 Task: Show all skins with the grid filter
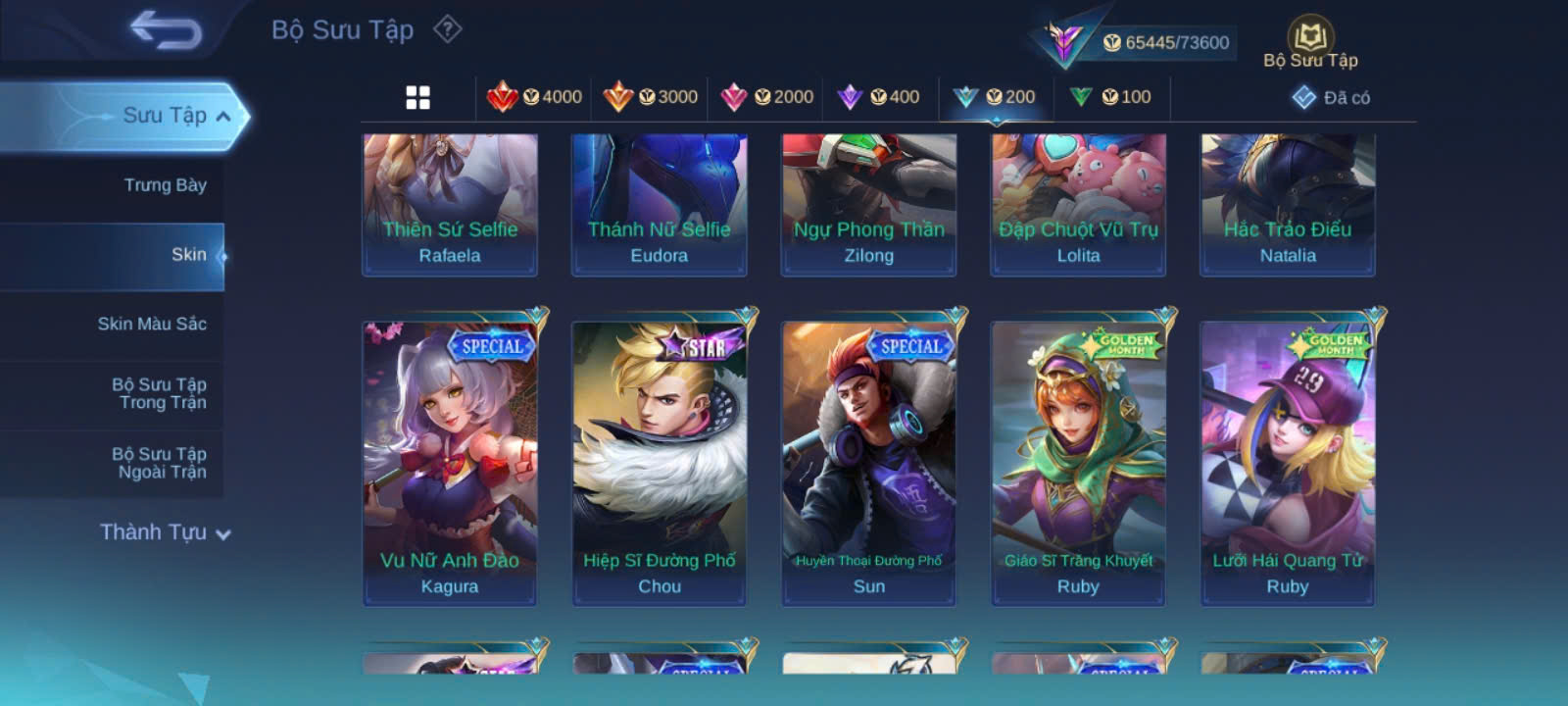click(x=417, y=97)
